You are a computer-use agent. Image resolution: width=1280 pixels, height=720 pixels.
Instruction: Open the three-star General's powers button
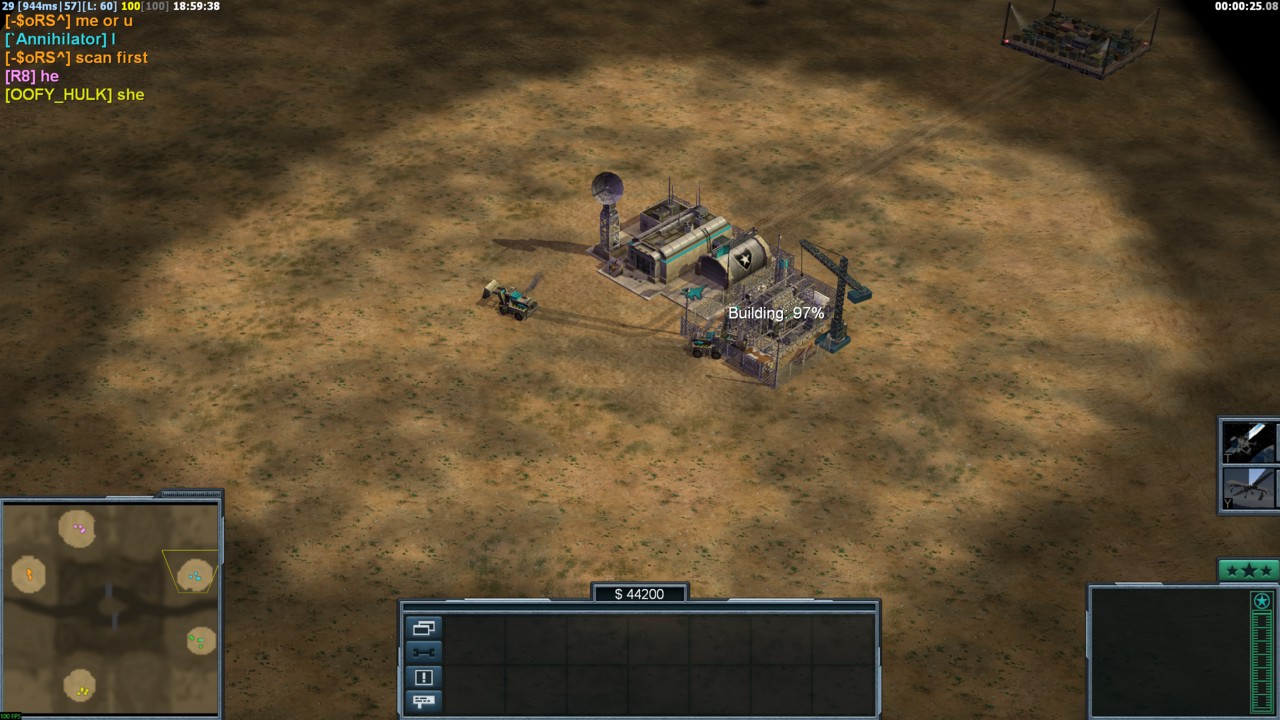point(1248,571)
